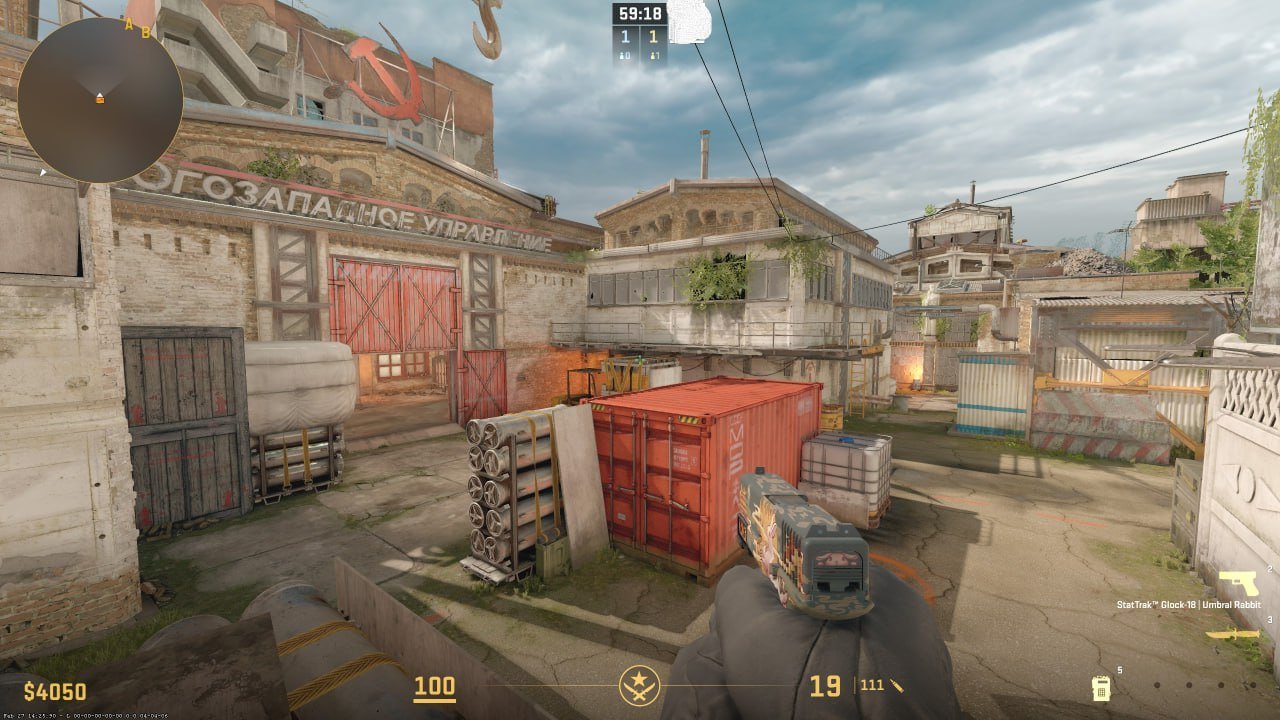Click the bombsite A marker on radar
Screen dimensions: 1280x720
pos(129,24)
